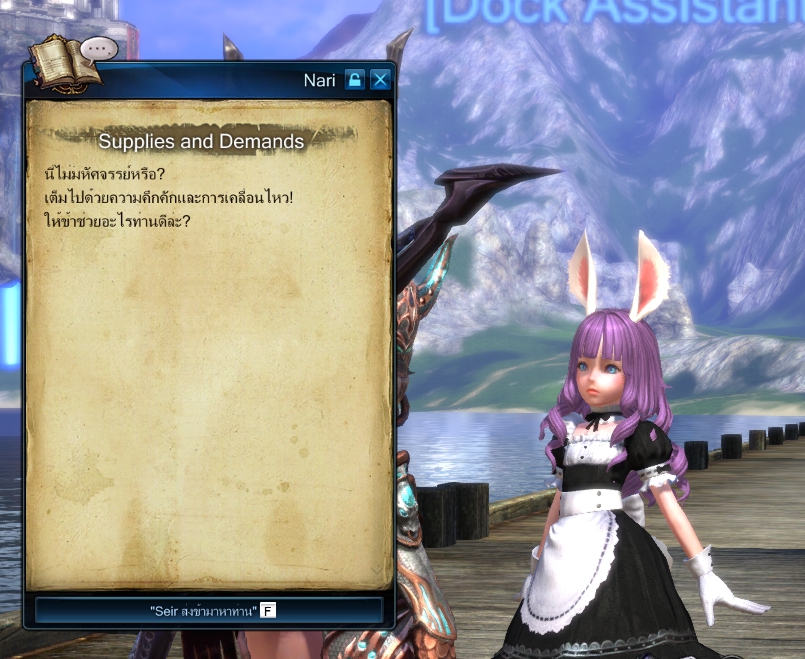Toggle the dialogue window lock icon

(354, 80)
